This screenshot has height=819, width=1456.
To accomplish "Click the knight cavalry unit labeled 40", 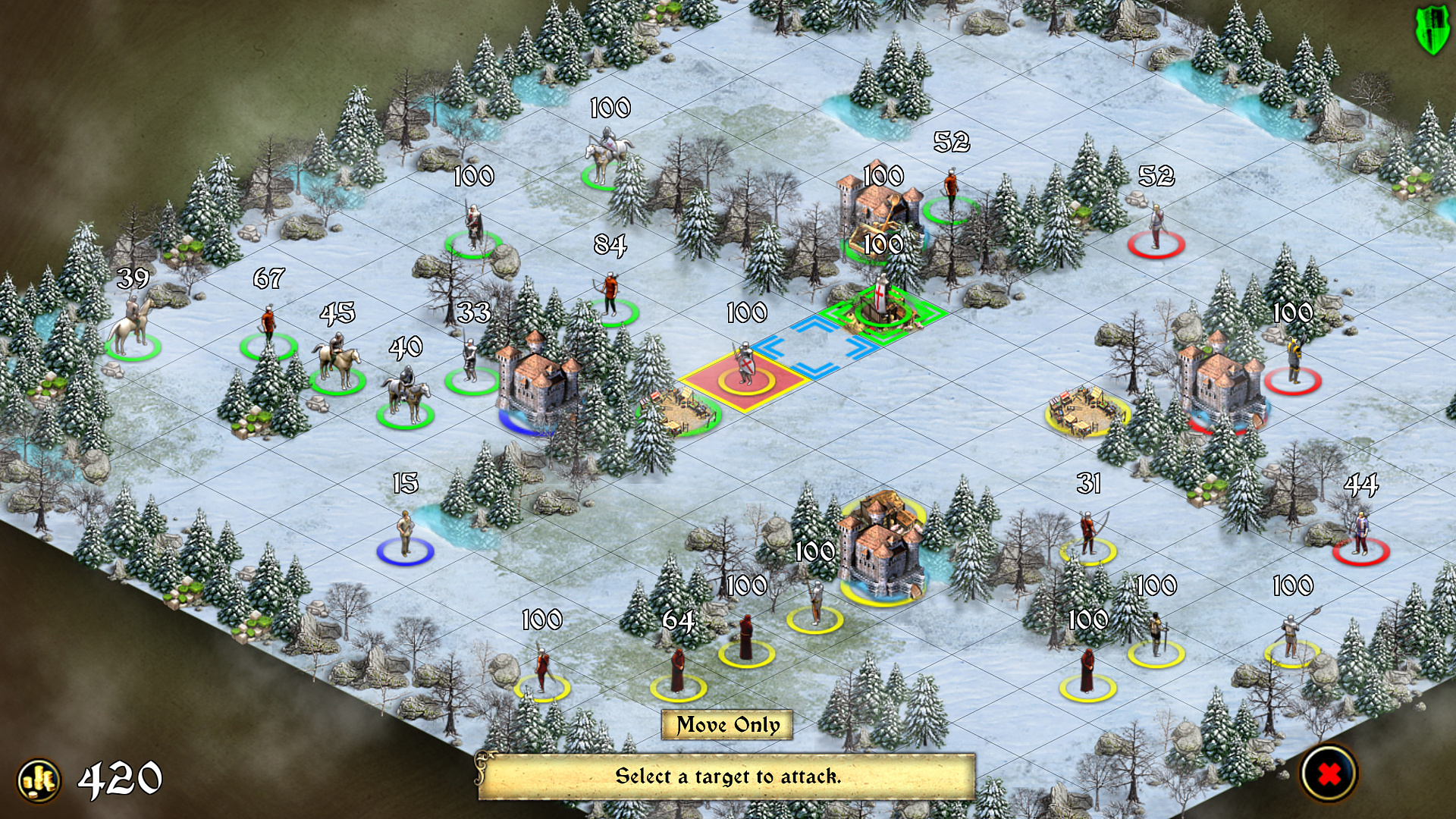I will click(404, 394).
